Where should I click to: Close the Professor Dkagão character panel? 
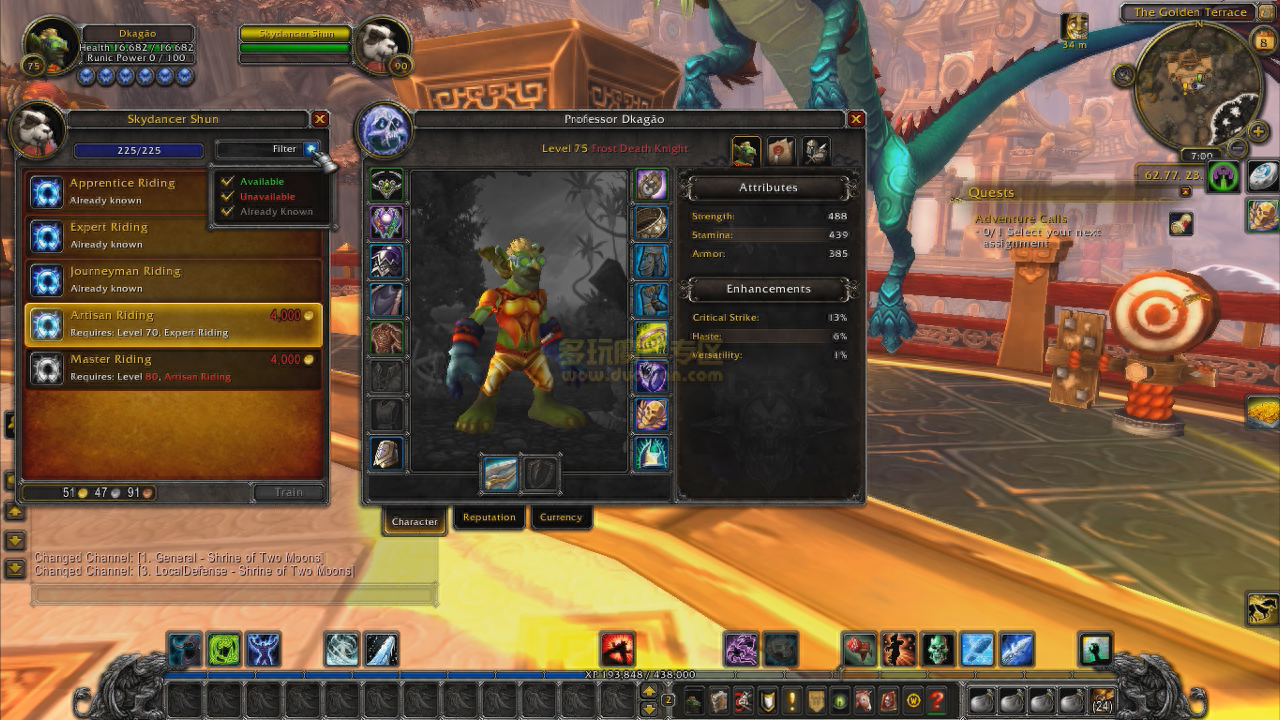(x=856, y=119)
